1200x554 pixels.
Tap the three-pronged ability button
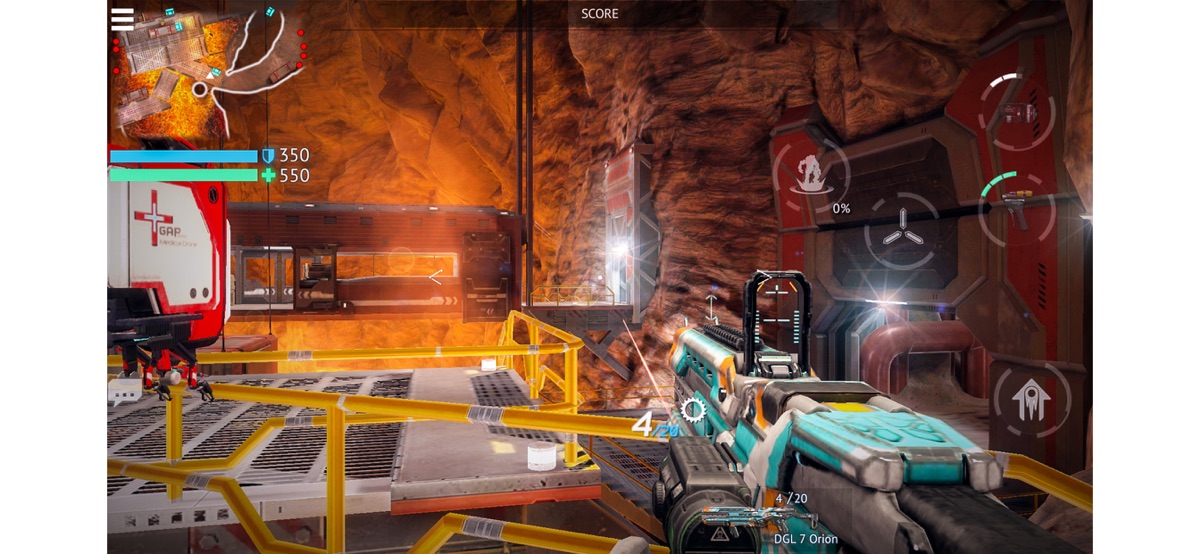901,230
